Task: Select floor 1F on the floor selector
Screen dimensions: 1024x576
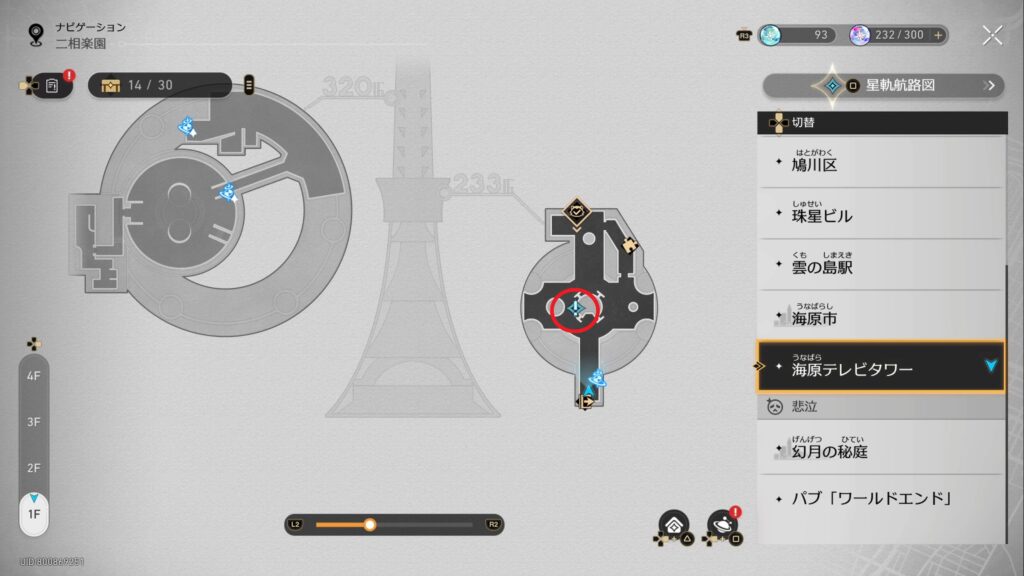Action: coord(33,514)
